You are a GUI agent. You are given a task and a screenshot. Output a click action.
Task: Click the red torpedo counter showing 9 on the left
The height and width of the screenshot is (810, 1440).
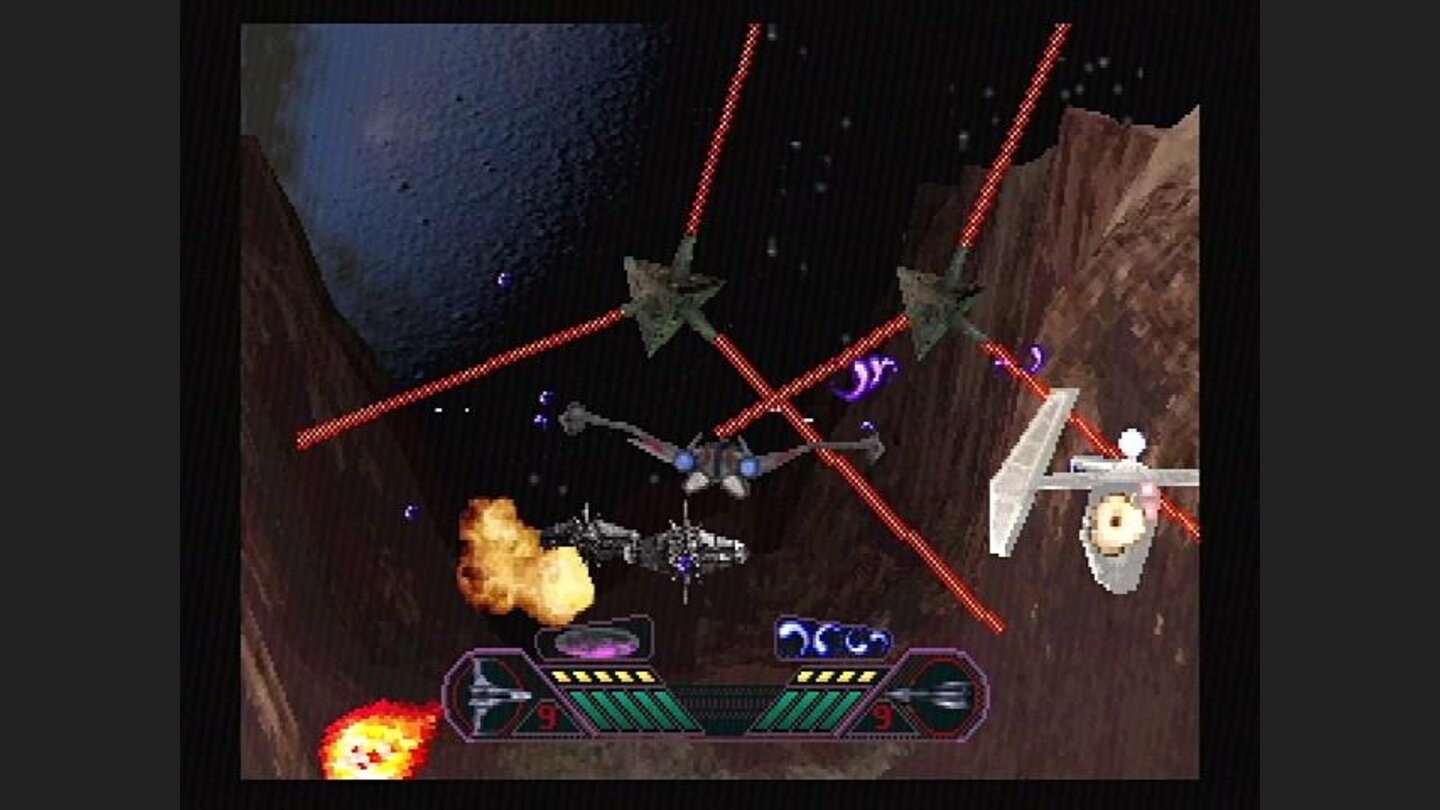click(x=545, y=713)
